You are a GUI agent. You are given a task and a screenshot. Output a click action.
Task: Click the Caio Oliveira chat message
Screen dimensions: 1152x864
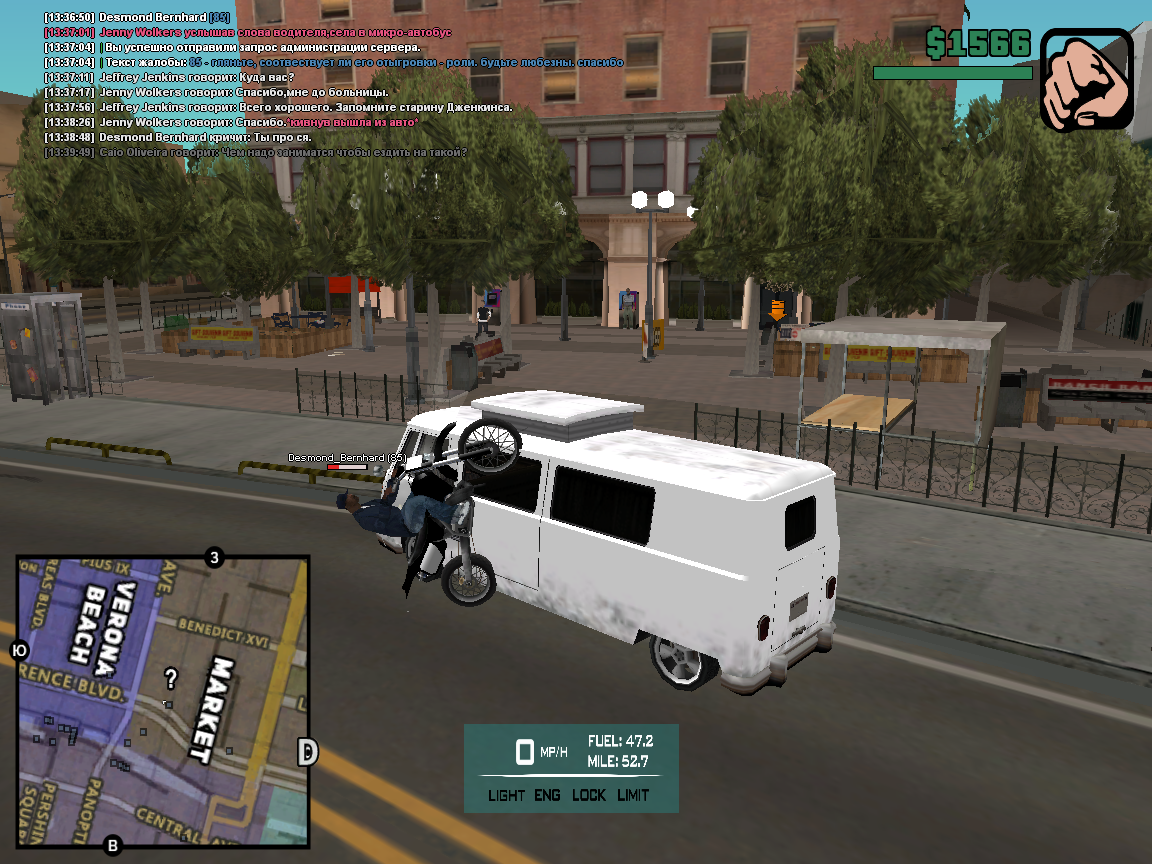pyautogui.click(x=255, y=152)
